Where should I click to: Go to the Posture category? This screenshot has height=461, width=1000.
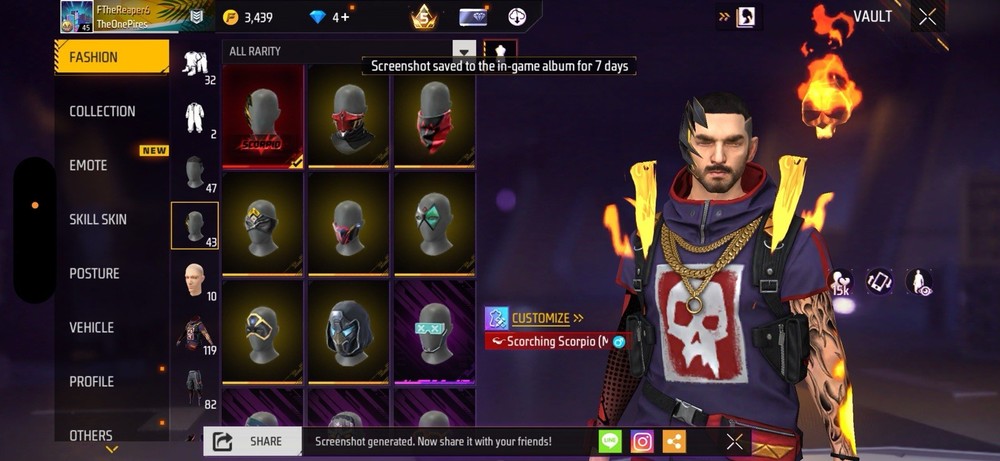tap(94, 273)
